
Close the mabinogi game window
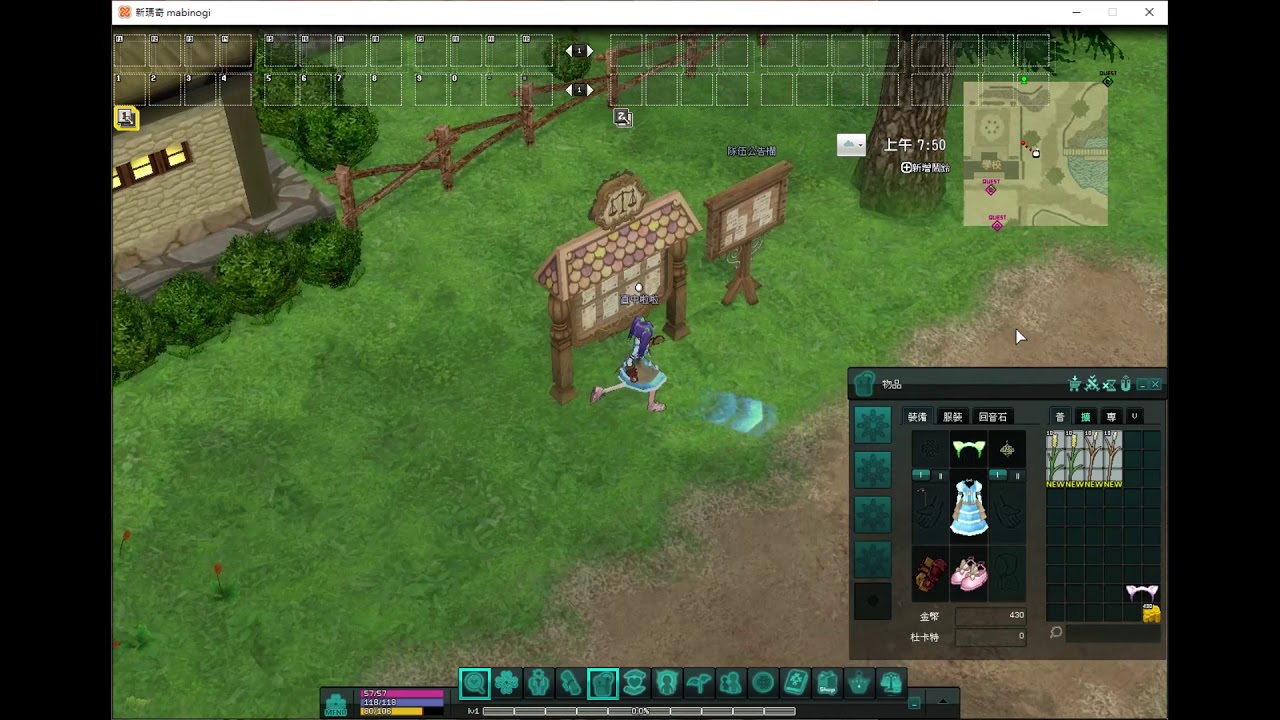tap(1149, 12)
